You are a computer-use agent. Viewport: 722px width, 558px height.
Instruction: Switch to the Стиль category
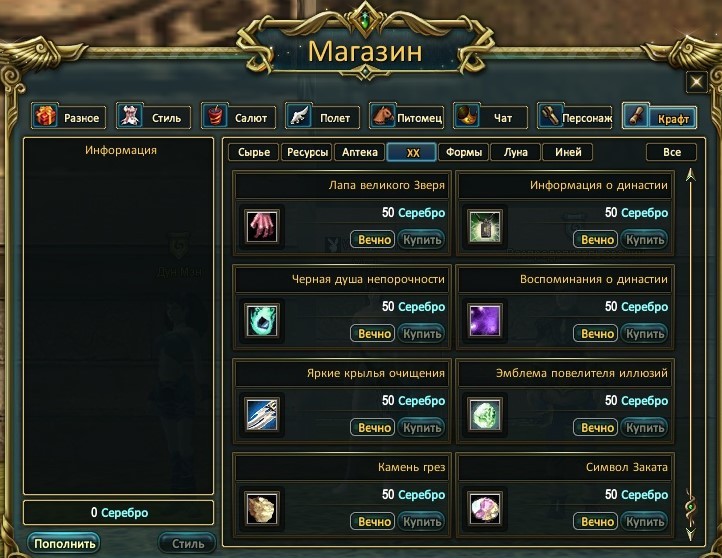[153, 117]
